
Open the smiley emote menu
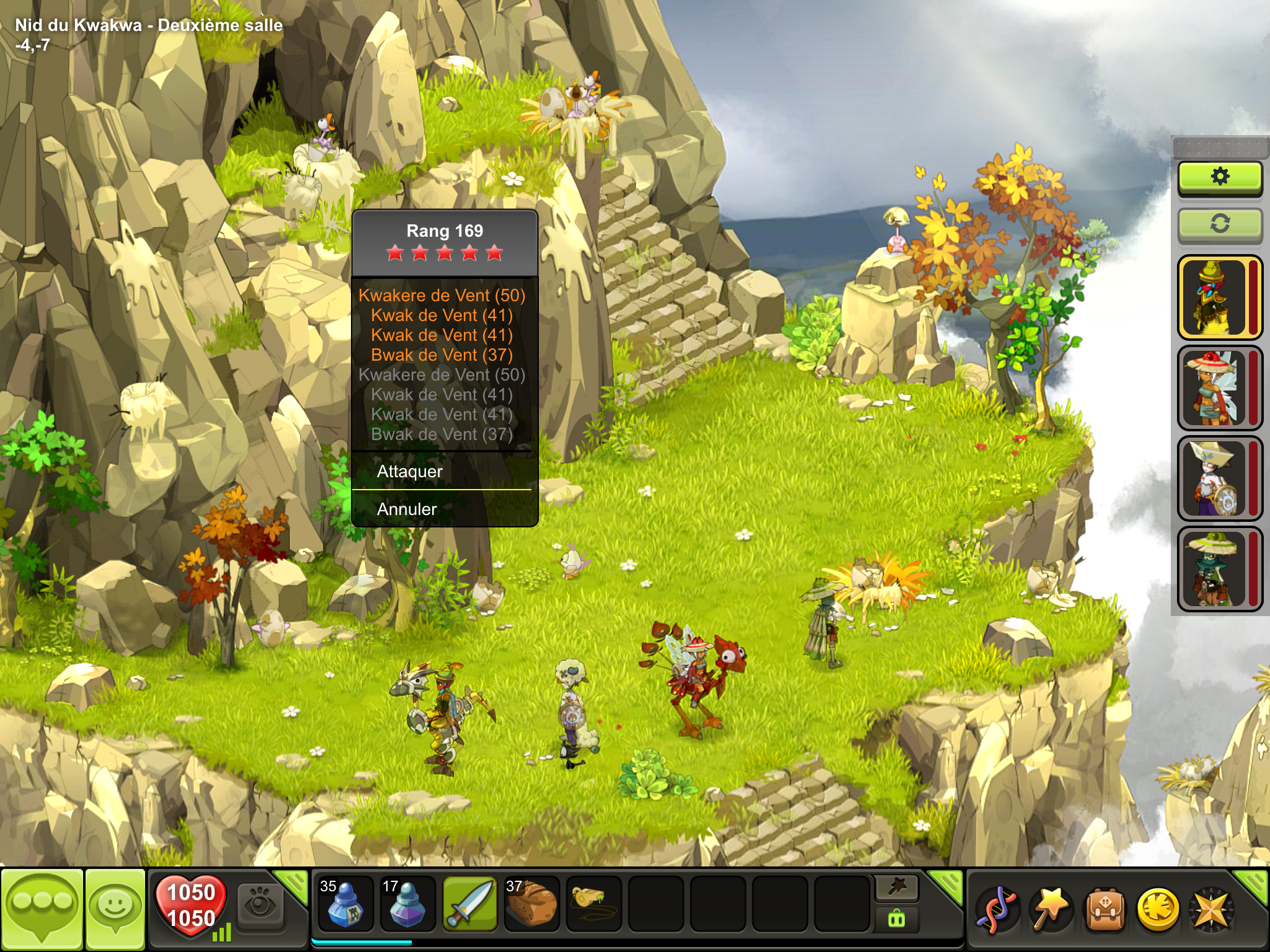pos(115,909)
